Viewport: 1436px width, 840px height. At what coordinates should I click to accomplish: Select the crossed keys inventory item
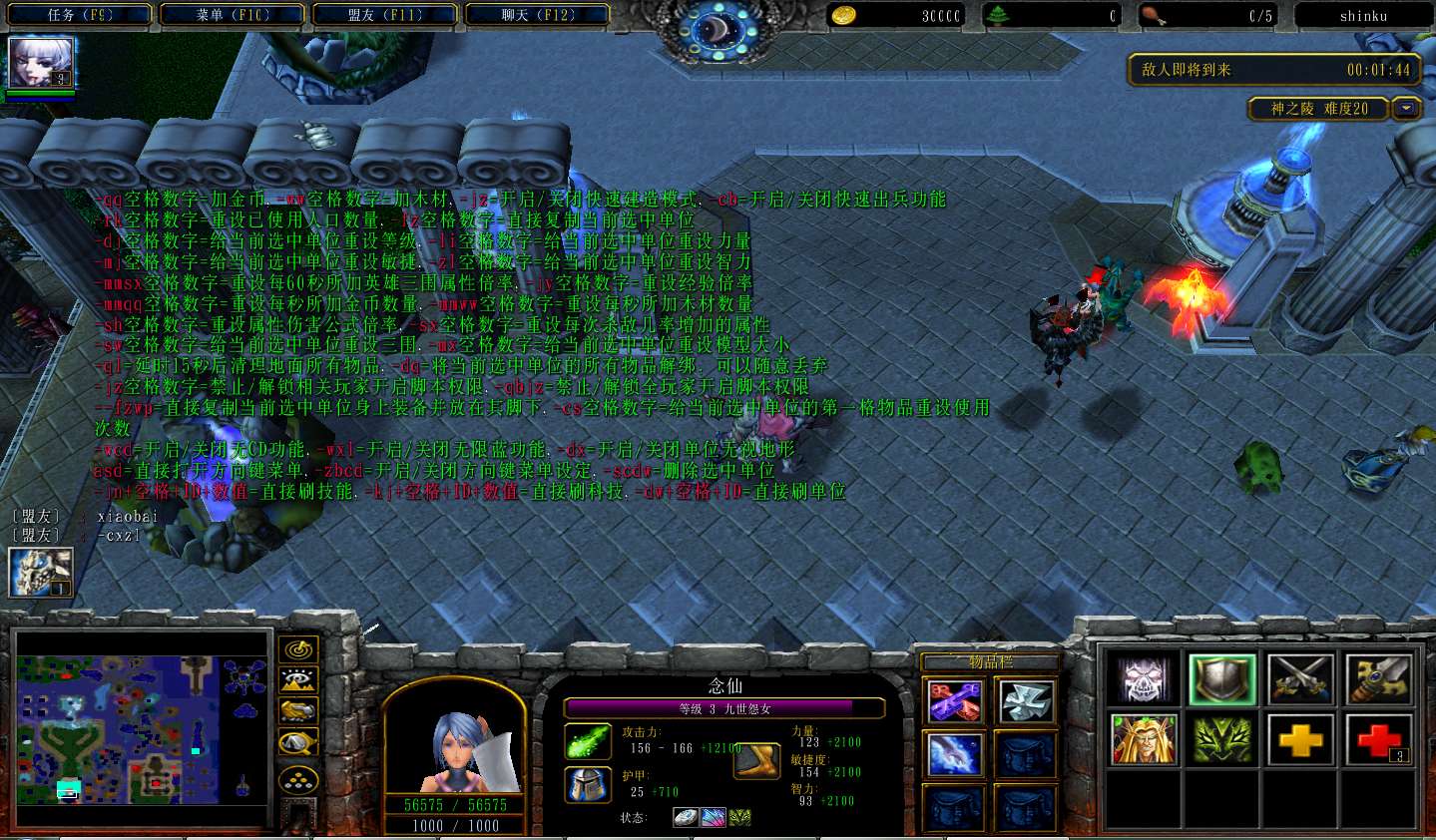[955, 701]
